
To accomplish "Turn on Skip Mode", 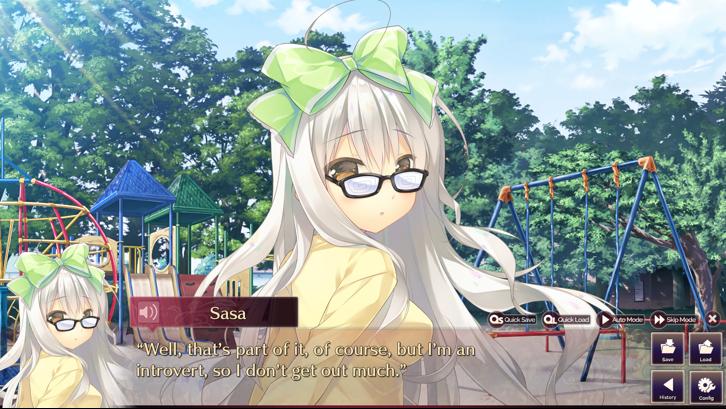I will point(675,319).
